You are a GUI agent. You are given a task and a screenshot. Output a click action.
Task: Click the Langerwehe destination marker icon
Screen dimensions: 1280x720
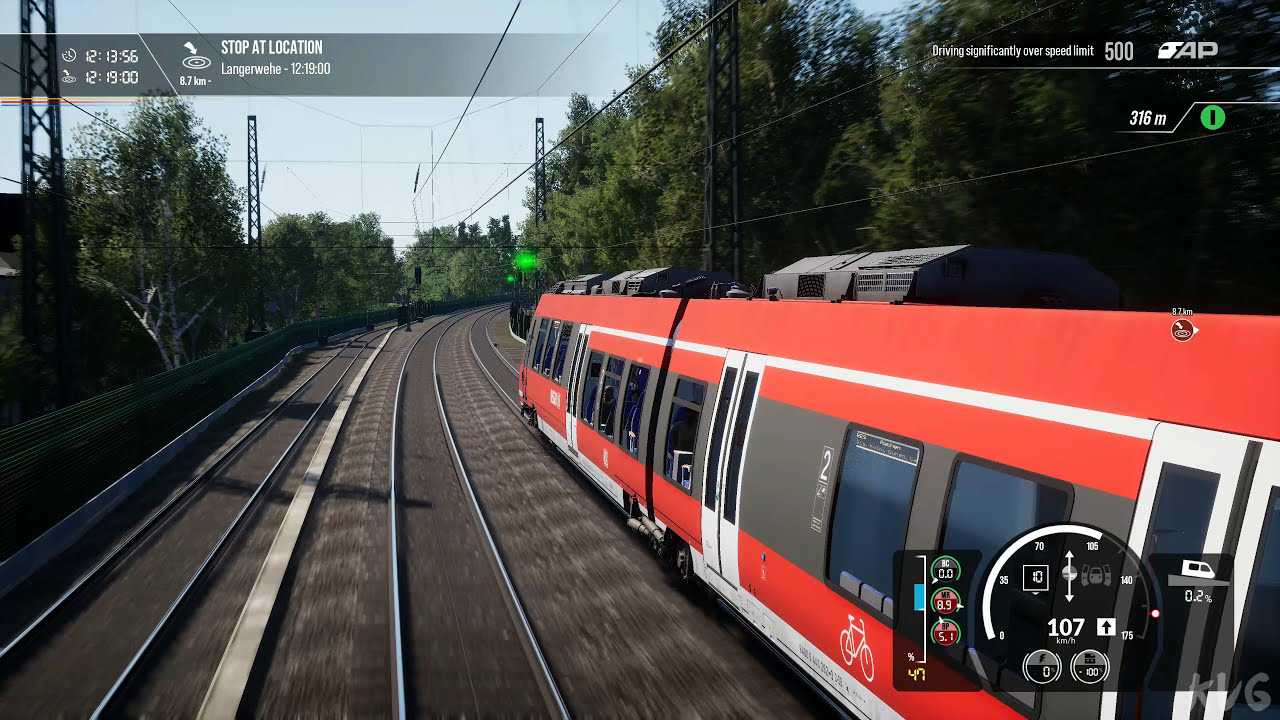(x=1183, y=330)
